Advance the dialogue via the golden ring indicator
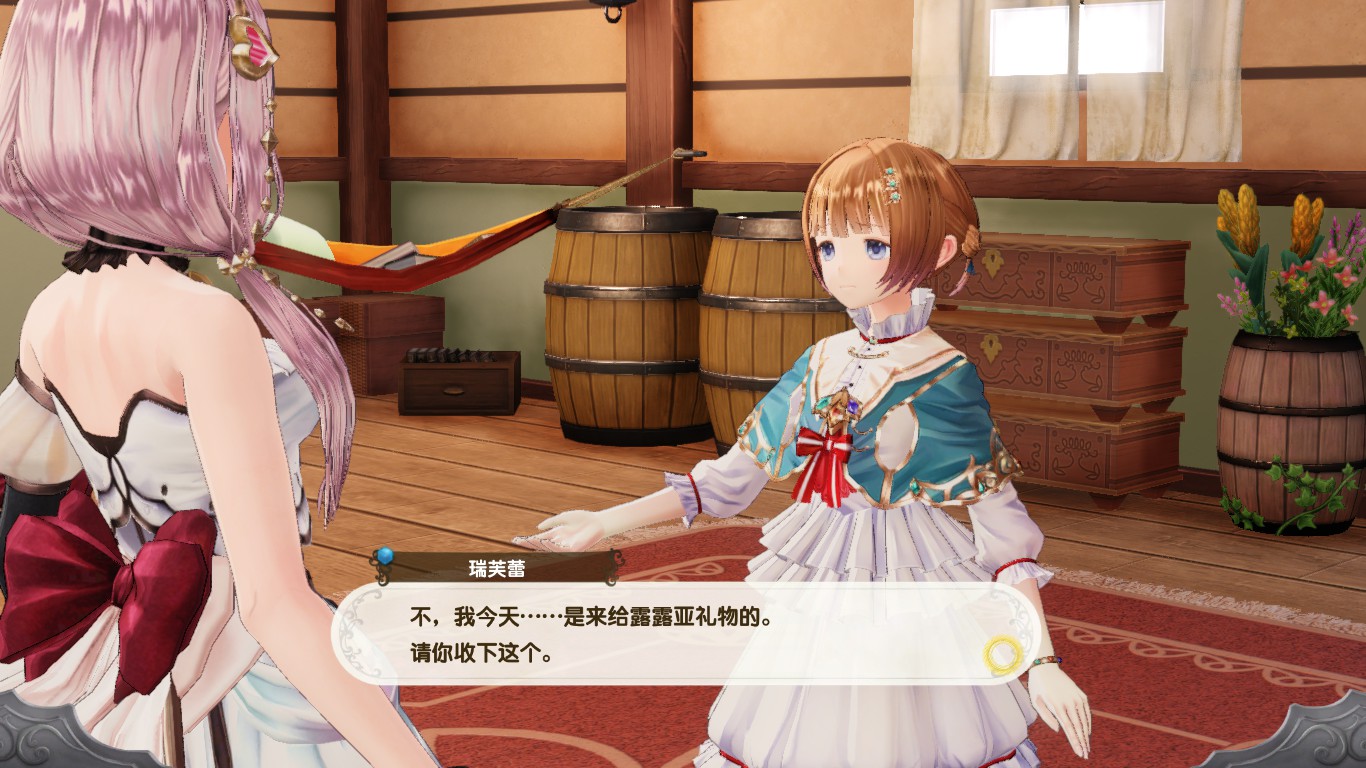Viewport: 1366px width, 768px height. click(1002, 655)
